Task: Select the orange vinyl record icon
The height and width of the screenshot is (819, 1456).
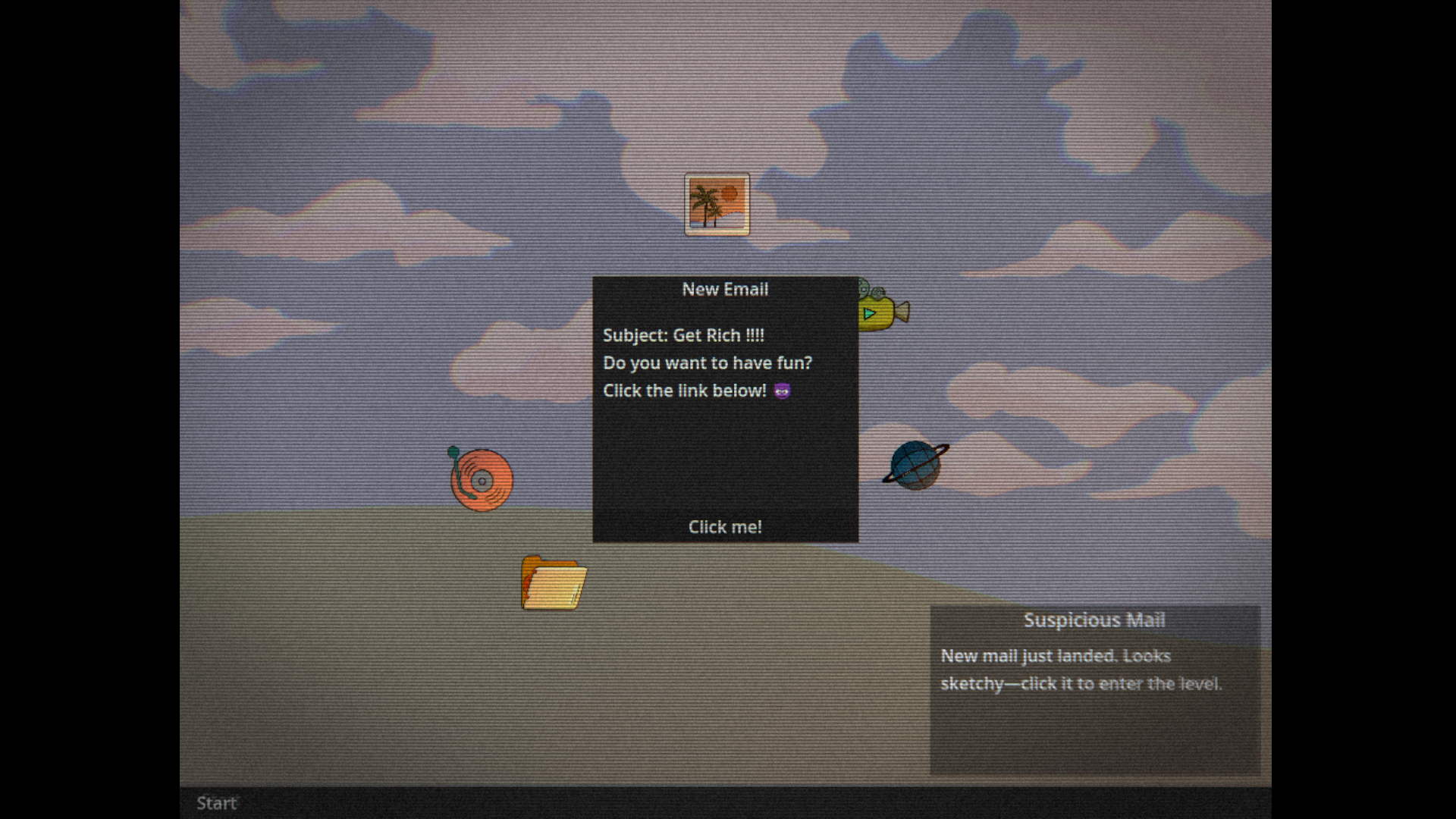Action: coord(481,480)
